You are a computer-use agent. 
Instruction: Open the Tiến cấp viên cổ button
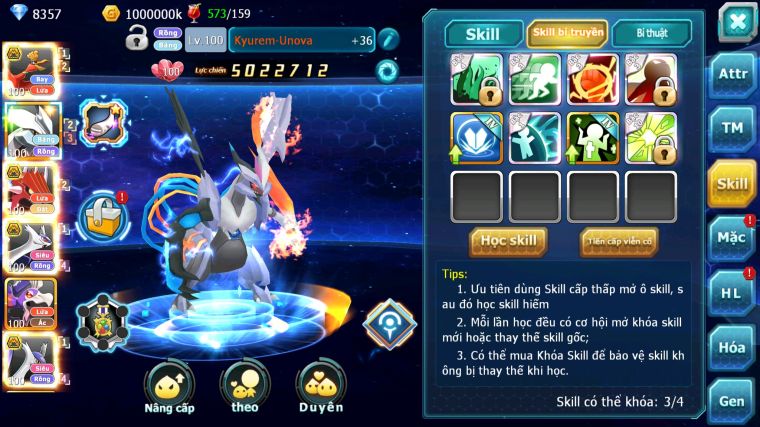click(618, 240)
